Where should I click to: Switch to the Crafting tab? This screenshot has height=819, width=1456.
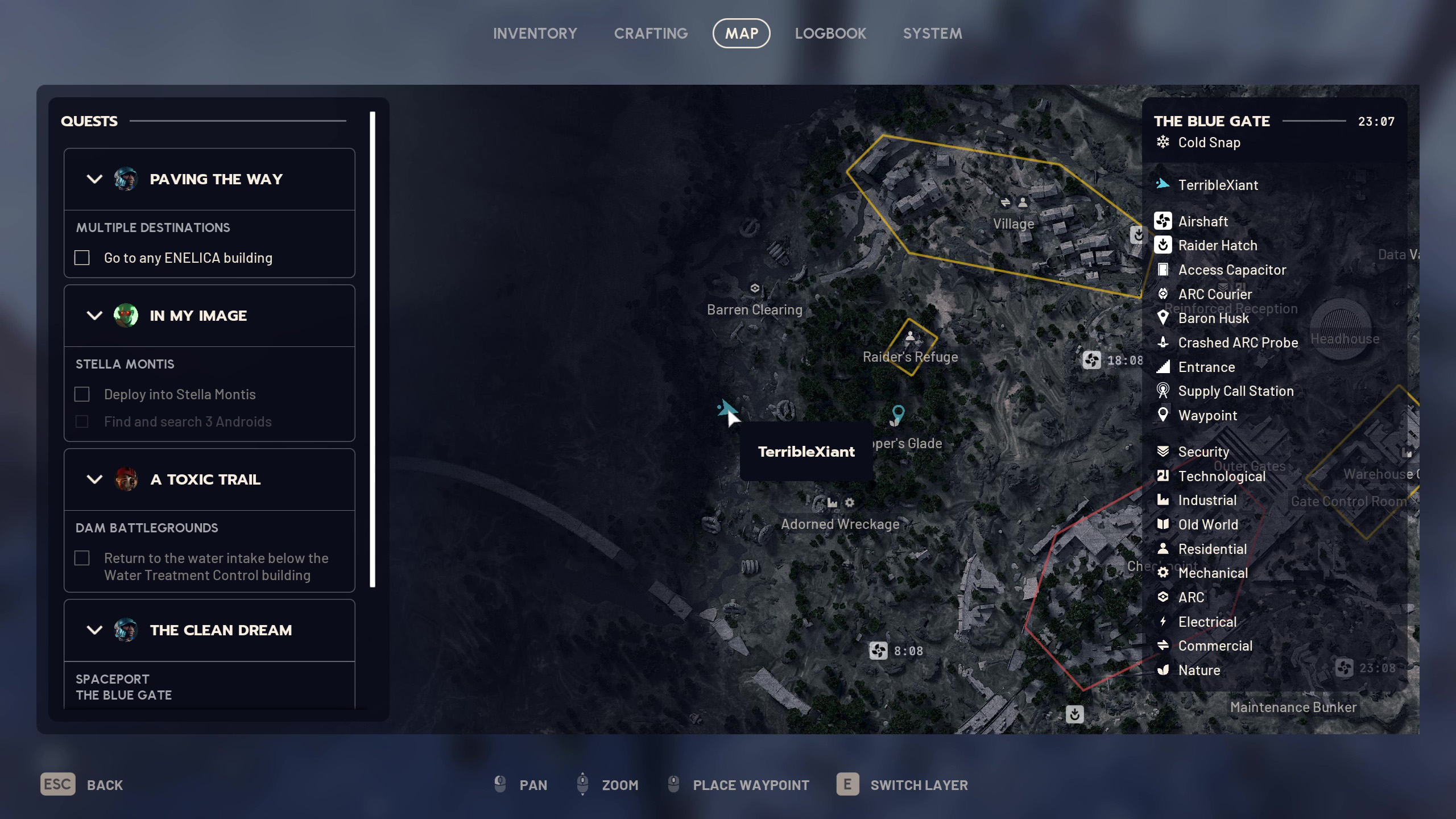[651, 34]
